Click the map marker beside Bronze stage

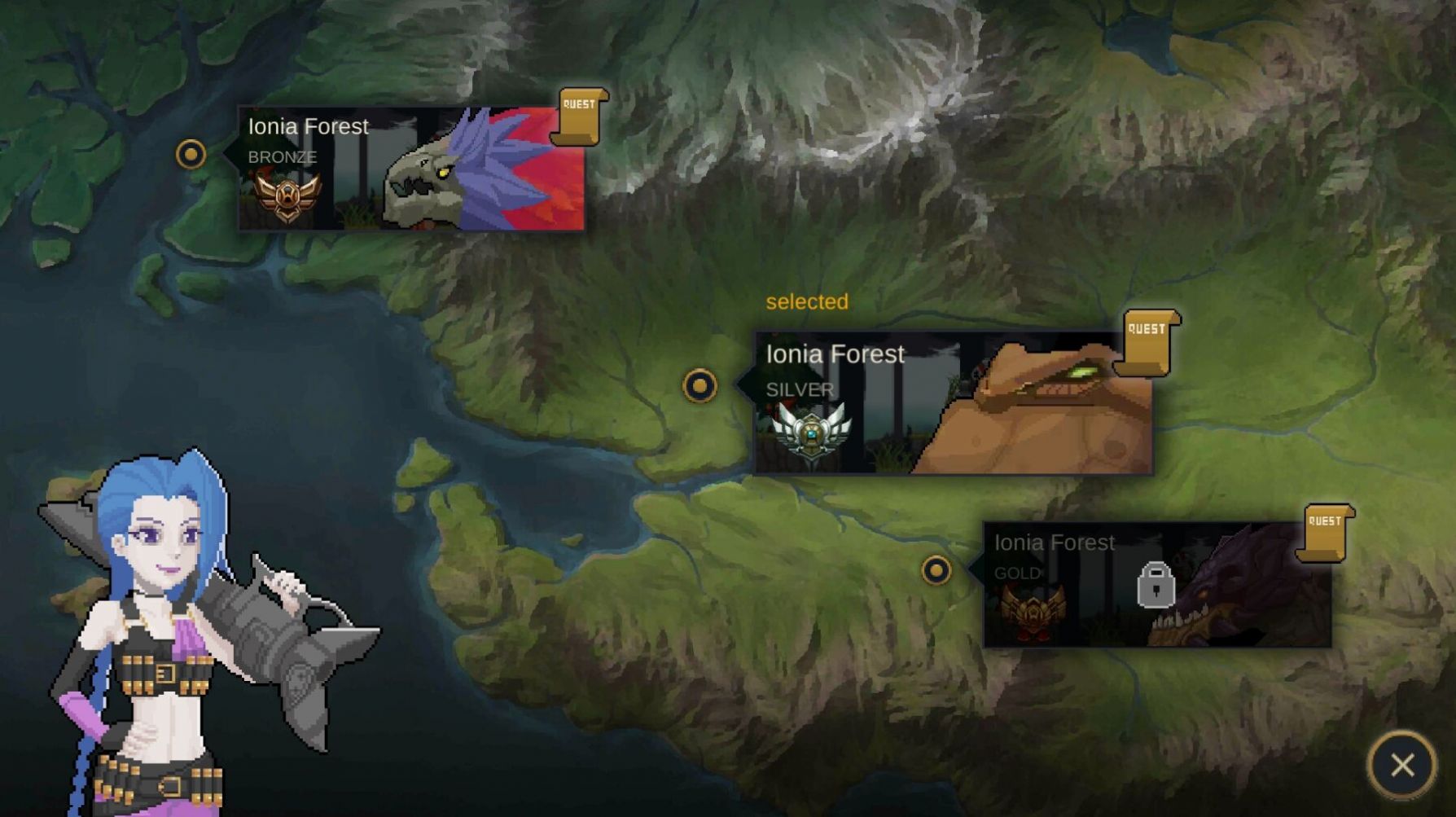[191, 154]
